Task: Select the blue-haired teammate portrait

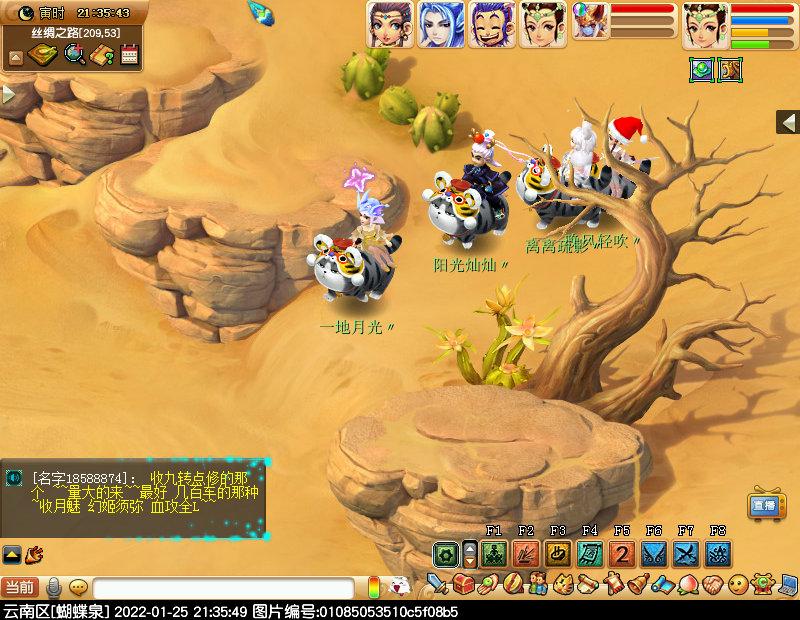Action: [x=440, y=25]
